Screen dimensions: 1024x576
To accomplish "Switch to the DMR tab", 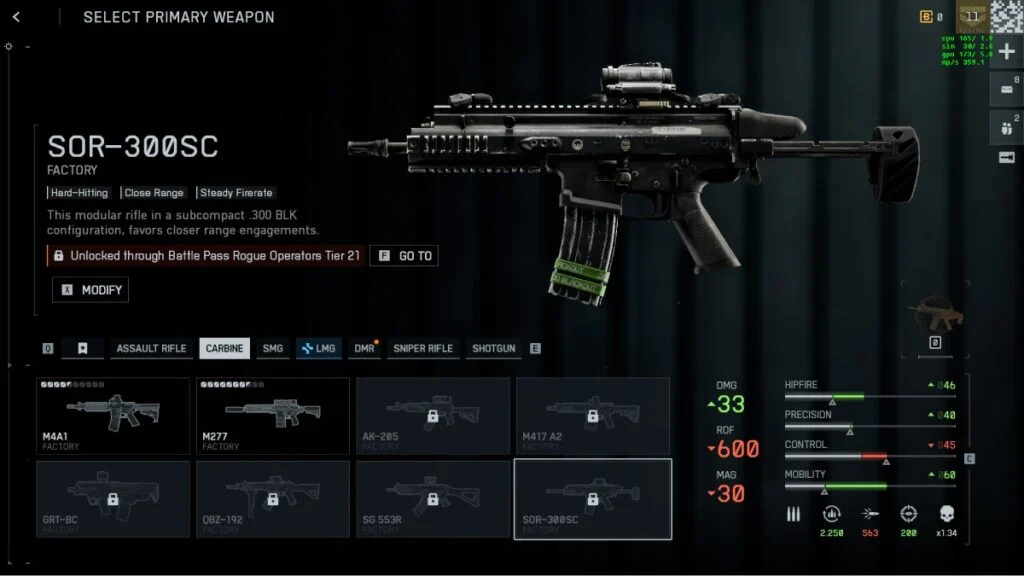I will (364, 348).
